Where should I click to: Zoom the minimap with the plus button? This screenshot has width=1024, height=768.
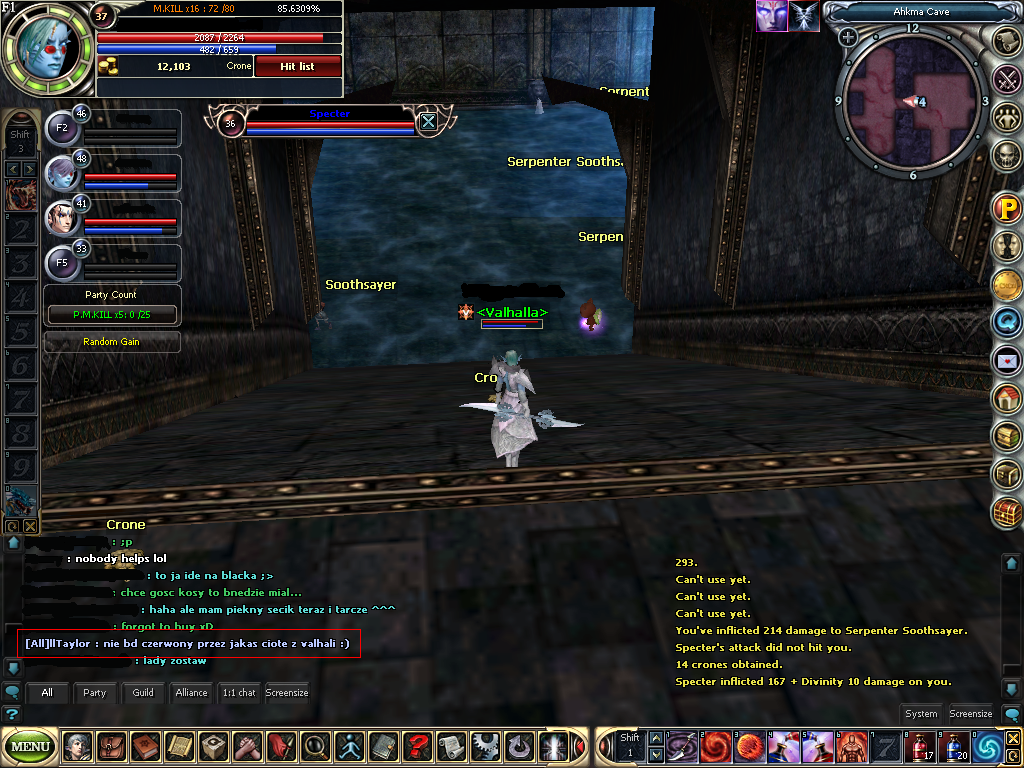point(848,37)
